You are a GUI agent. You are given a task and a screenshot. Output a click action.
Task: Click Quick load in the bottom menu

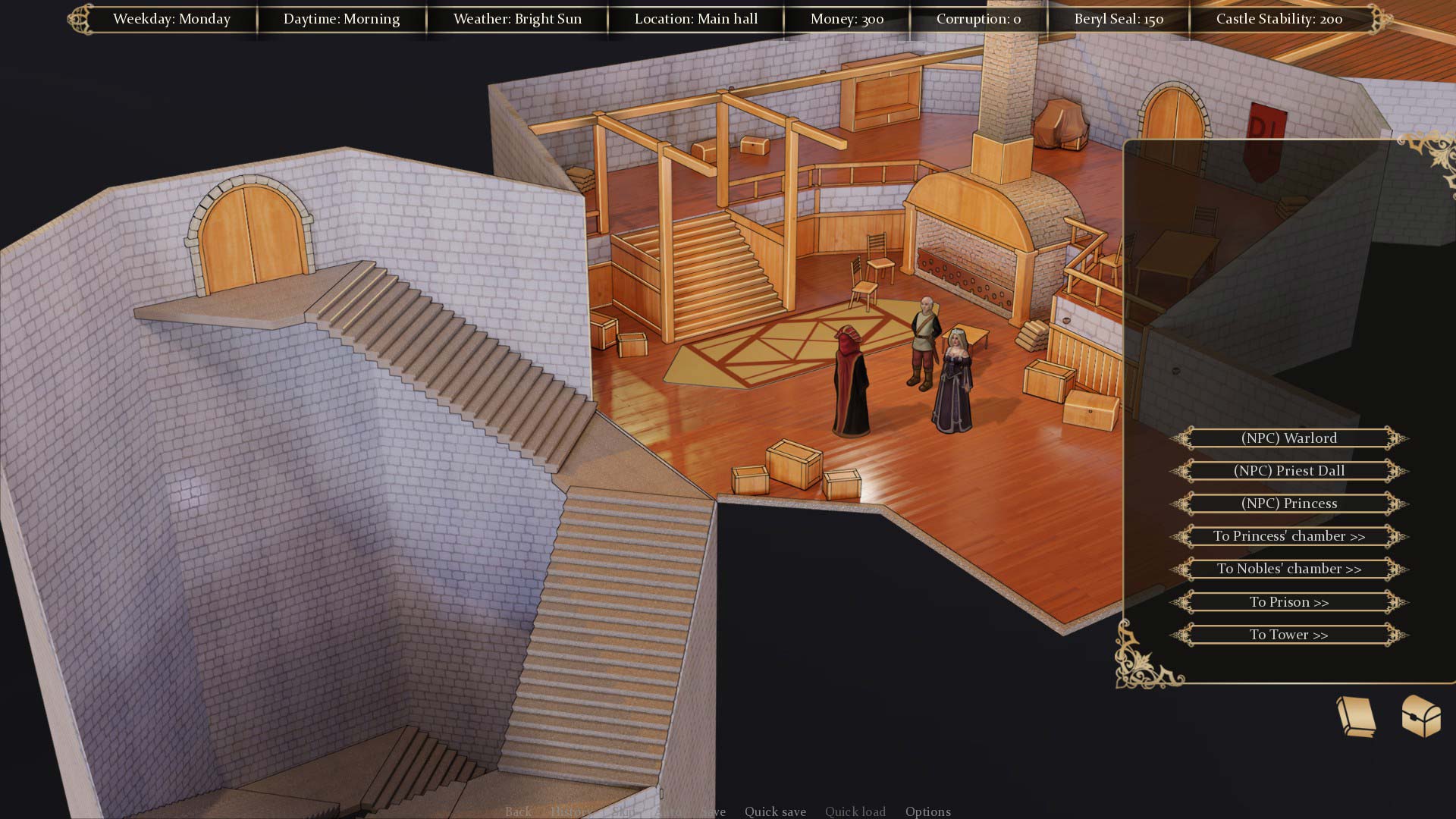click(x=855, y=811)
